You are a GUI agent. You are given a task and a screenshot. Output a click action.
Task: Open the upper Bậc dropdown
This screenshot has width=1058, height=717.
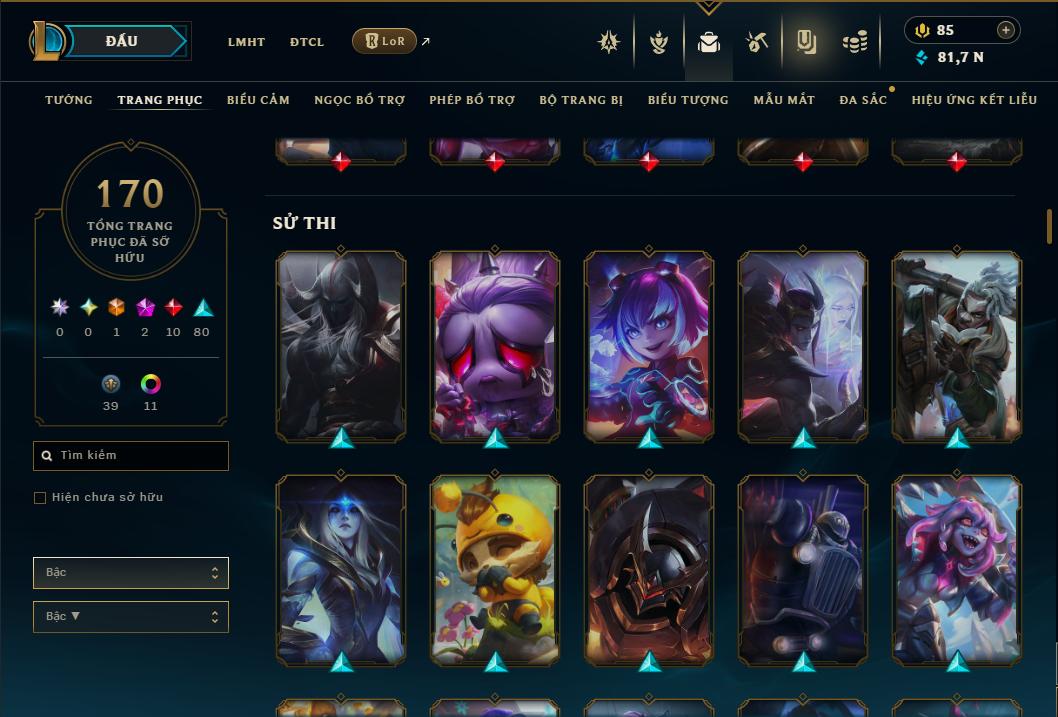click(131, 573)
